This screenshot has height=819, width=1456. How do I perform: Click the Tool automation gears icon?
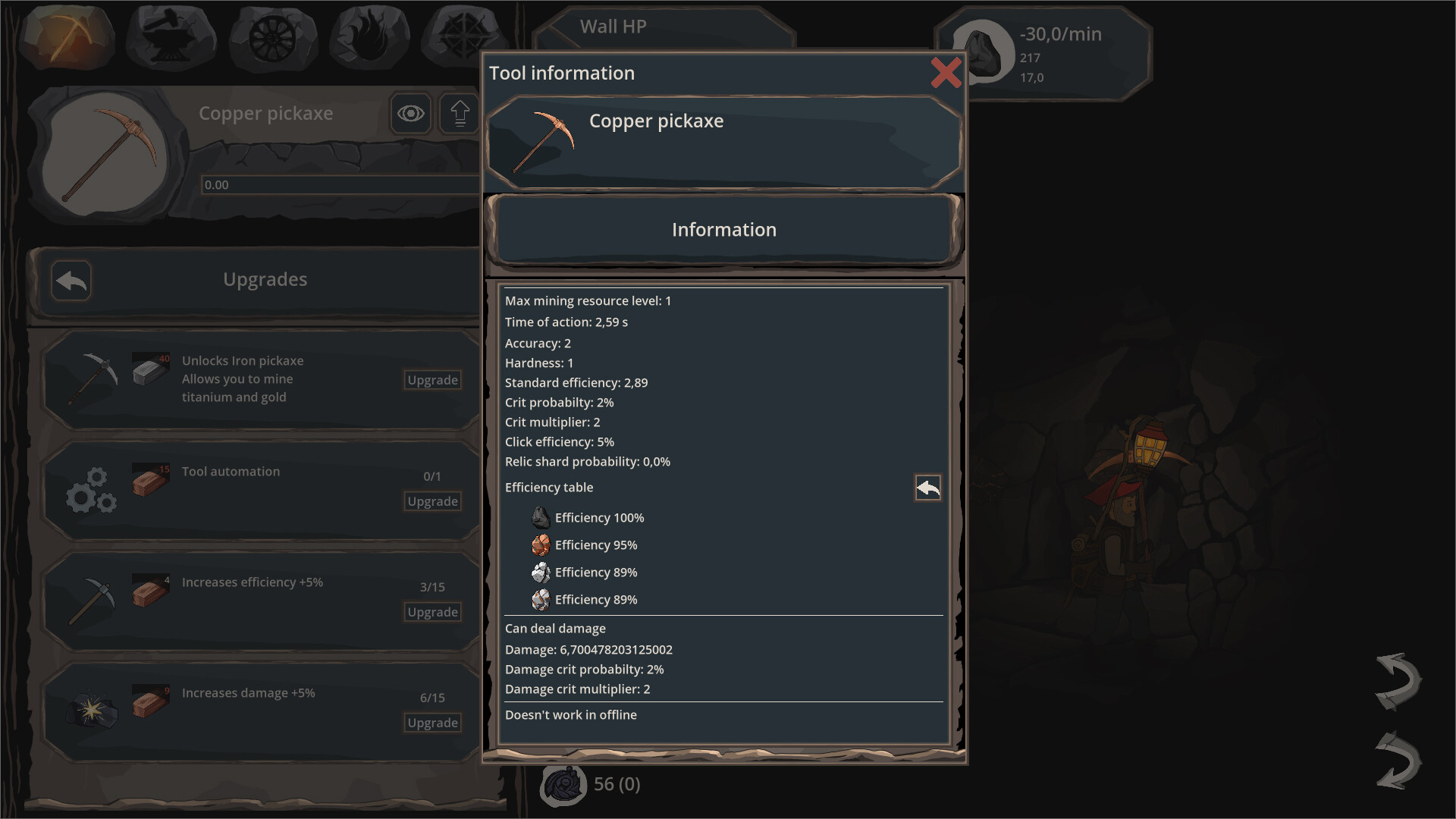pyautogui.click(x=91, y=490)
